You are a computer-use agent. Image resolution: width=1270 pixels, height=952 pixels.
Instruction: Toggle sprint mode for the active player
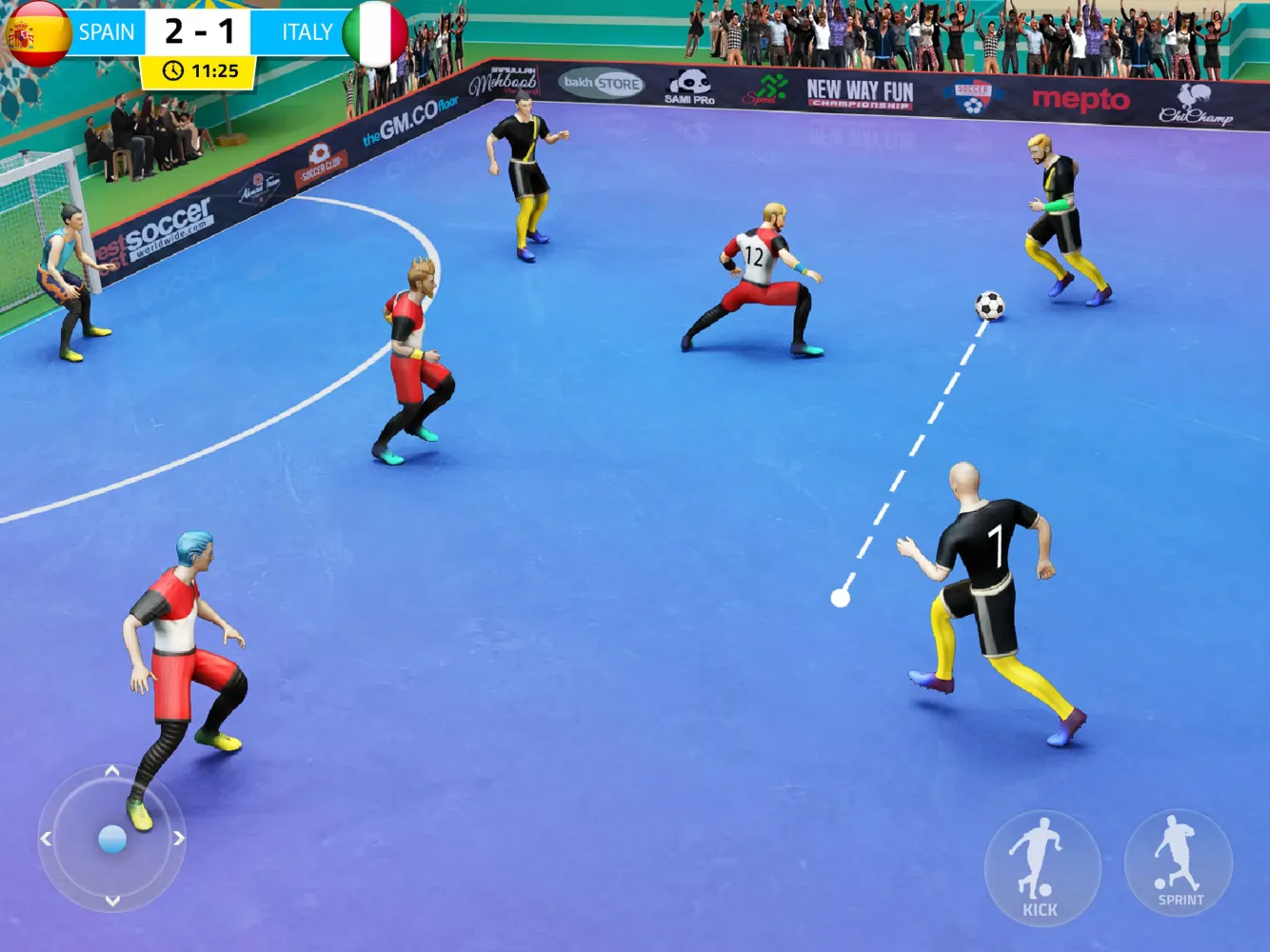pyautogui.click(x=1176, y=866)
